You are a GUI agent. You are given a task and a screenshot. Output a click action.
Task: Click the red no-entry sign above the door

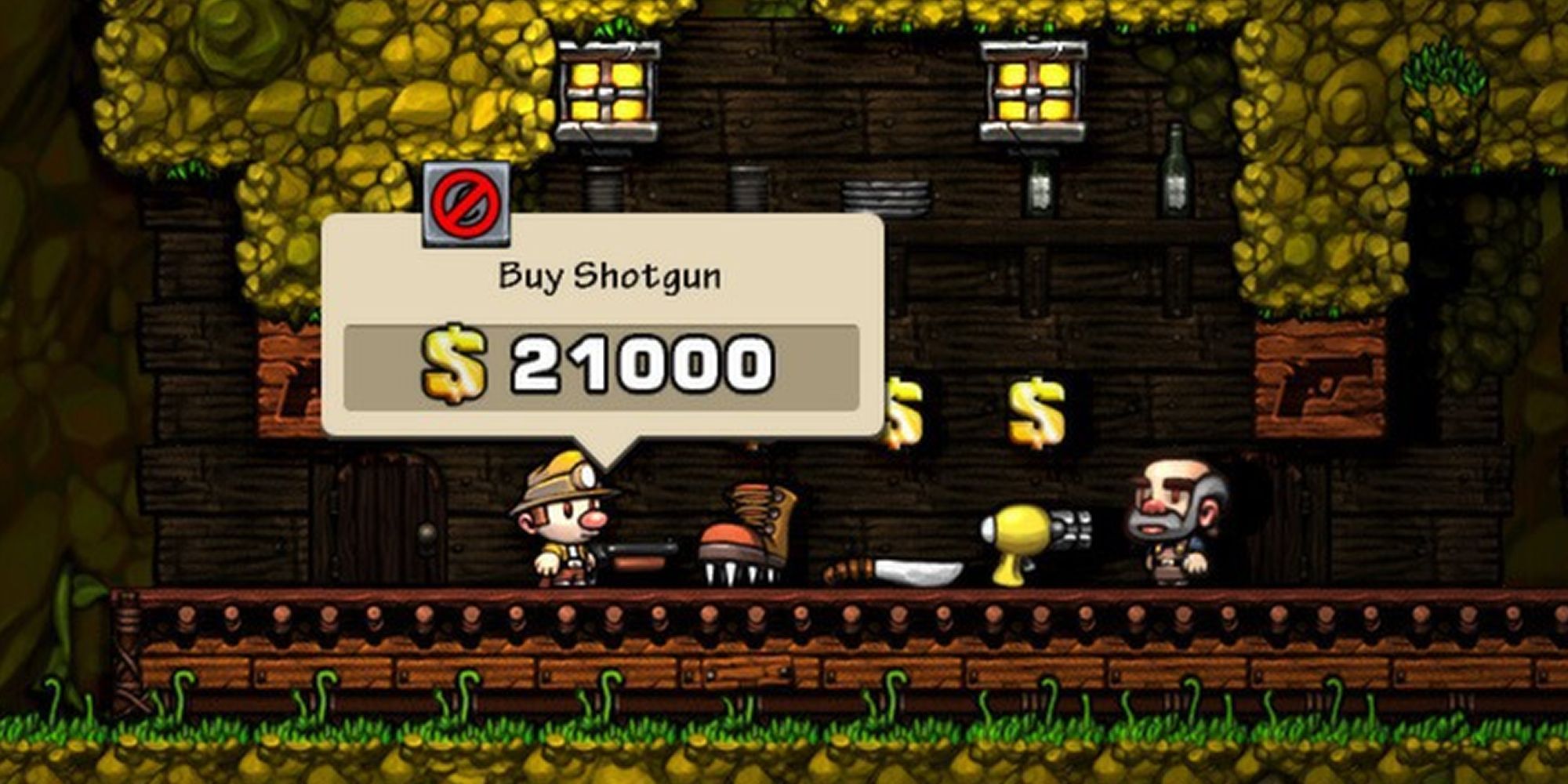(468, 205)
